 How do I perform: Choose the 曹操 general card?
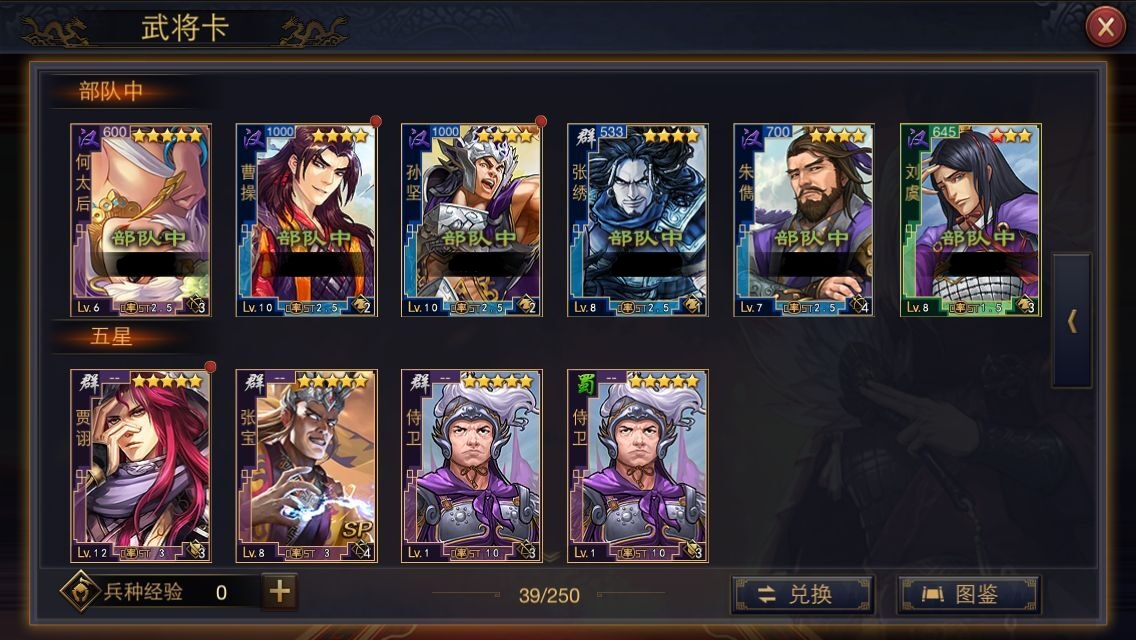click(307, 220)
